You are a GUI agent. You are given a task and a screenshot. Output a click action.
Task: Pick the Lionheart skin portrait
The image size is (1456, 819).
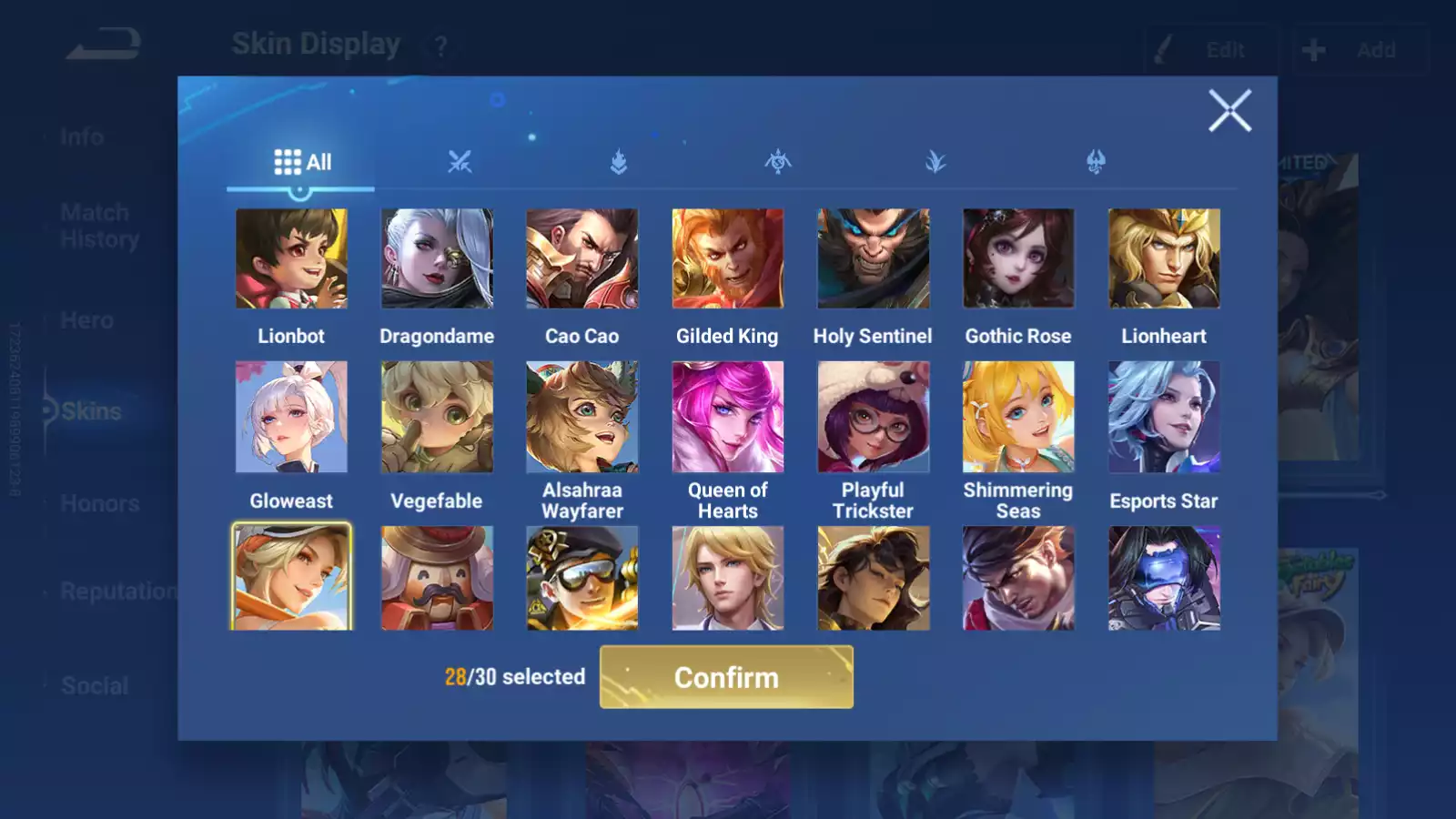point(1164,258)
